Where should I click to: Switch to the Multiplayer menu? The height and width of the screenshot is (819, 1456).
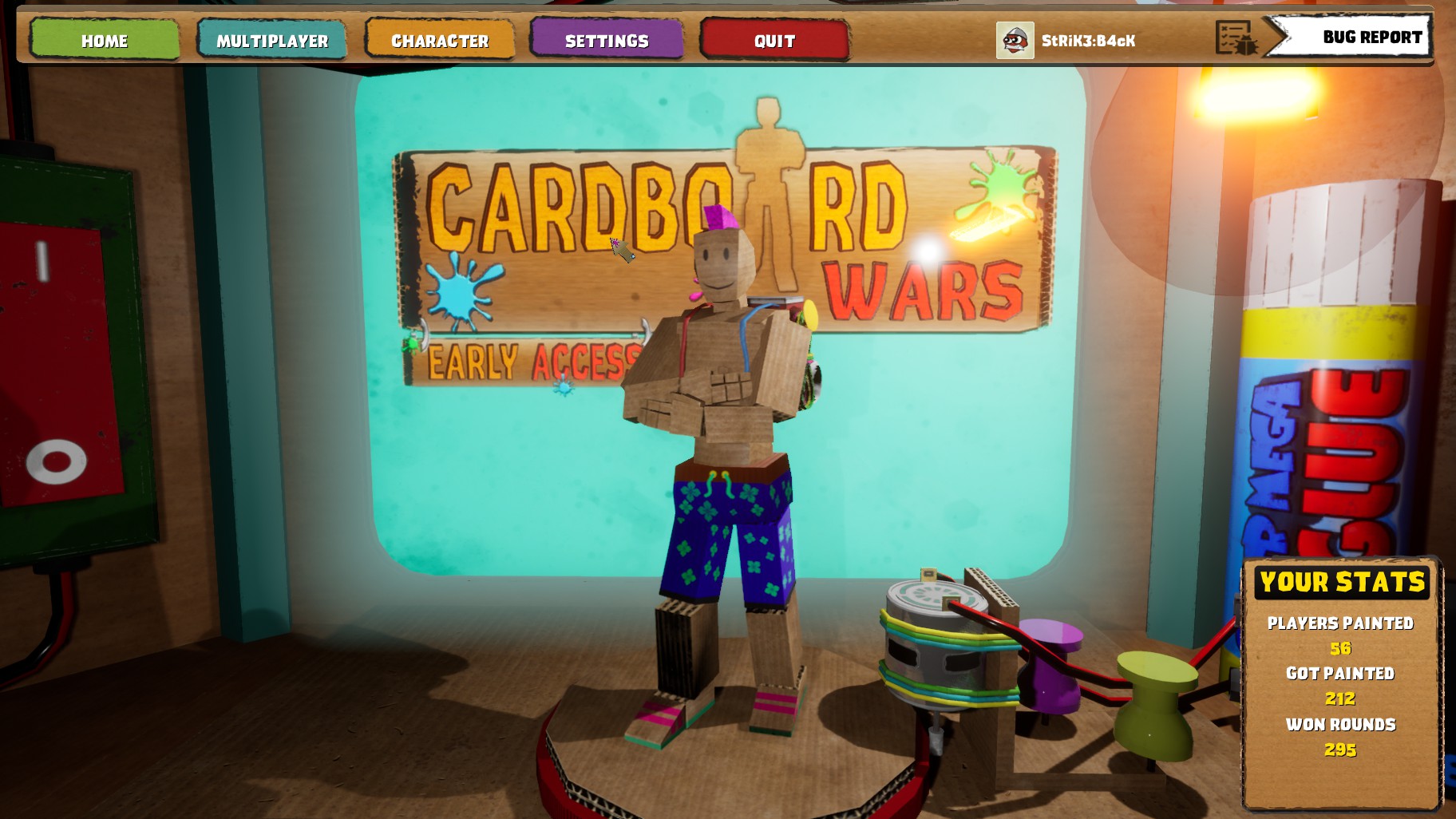(272, 41)
